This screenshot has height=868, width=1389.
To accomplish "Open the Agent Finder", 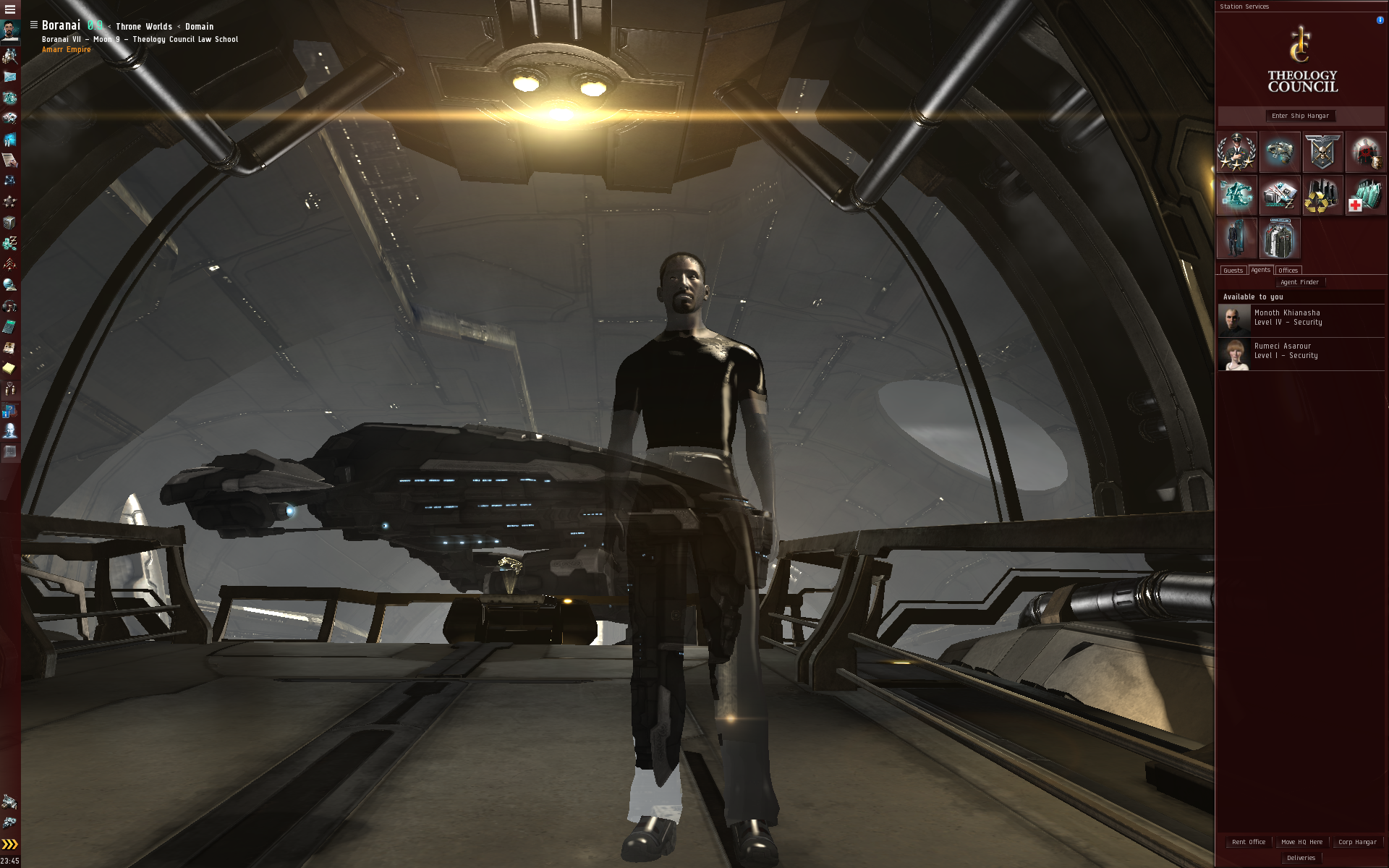I will (1299, 282).
